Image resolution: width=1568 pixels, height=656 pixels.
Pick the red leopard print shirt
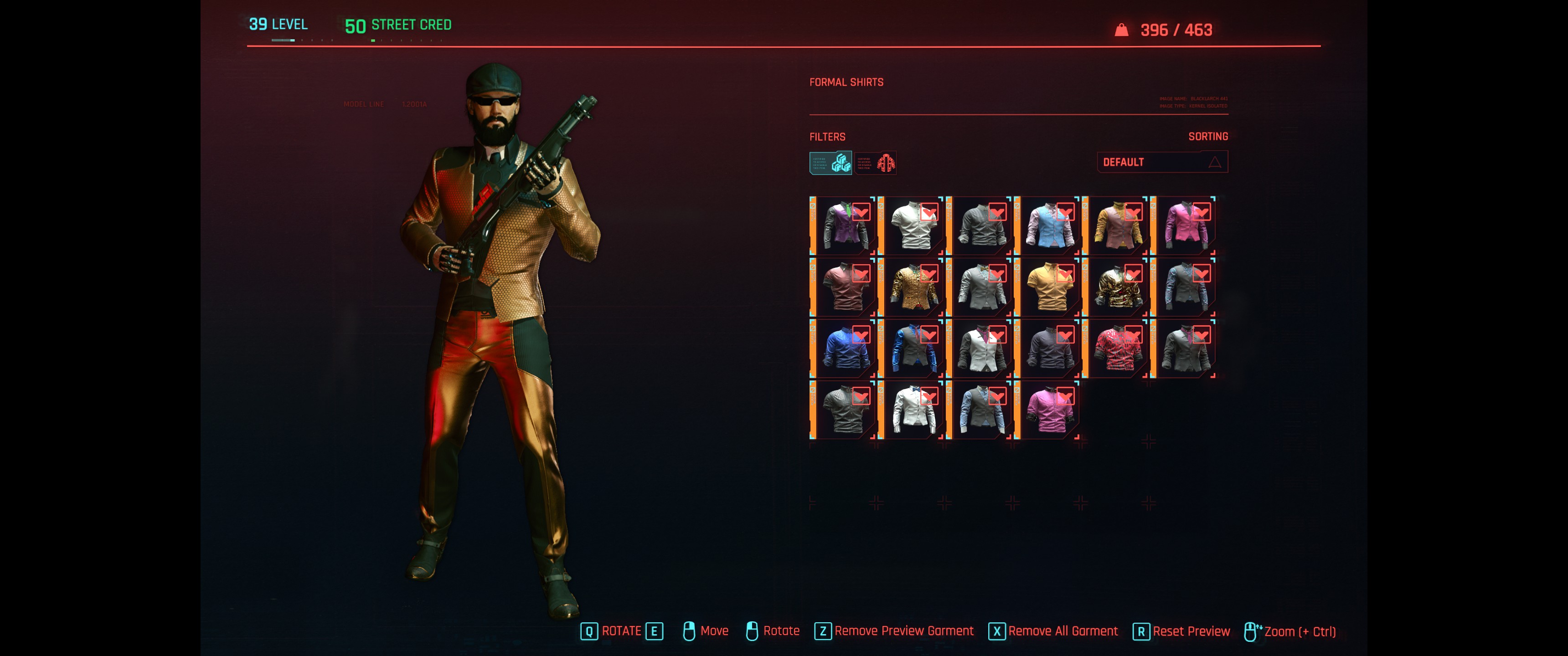(1117, 348)
